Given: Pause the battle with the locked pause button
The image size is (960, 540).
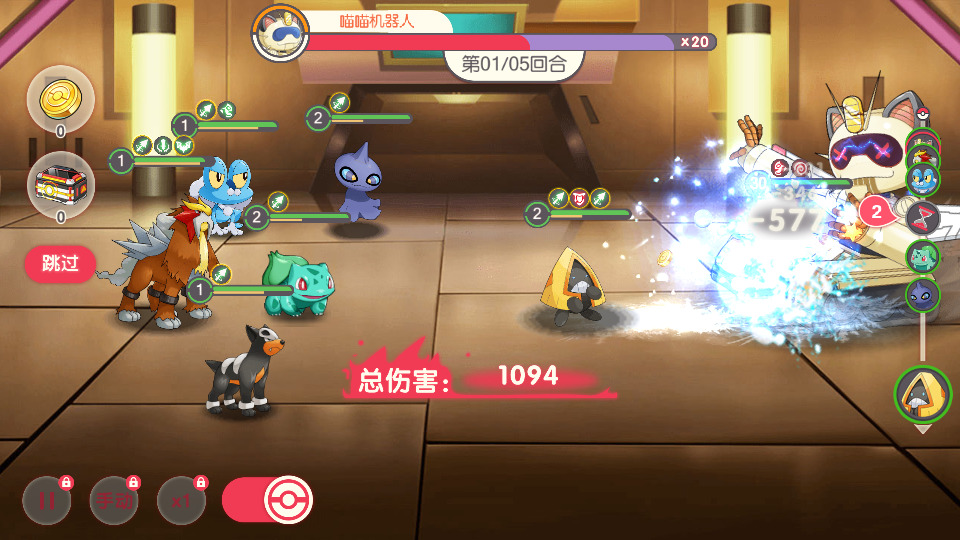Looking at the screenshot, I should (x=47, y=501).
